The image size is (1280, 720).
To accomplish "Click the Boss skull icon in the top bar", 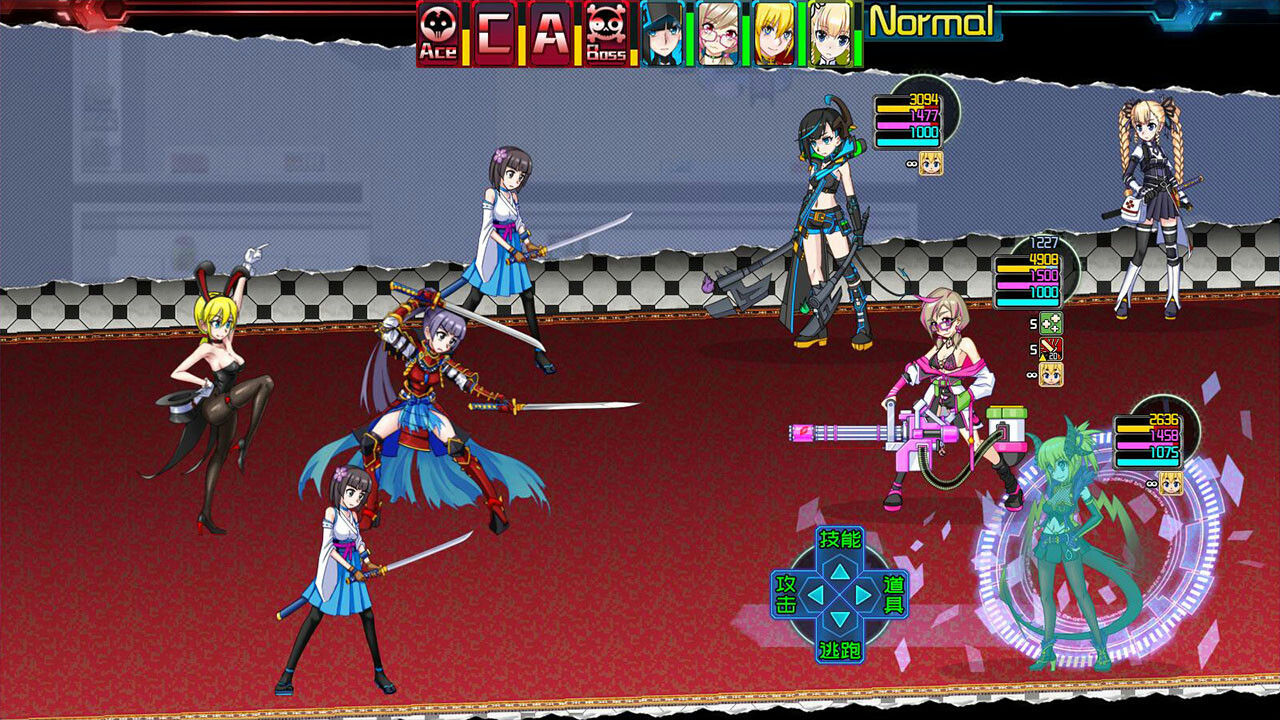I will (608, 30).
